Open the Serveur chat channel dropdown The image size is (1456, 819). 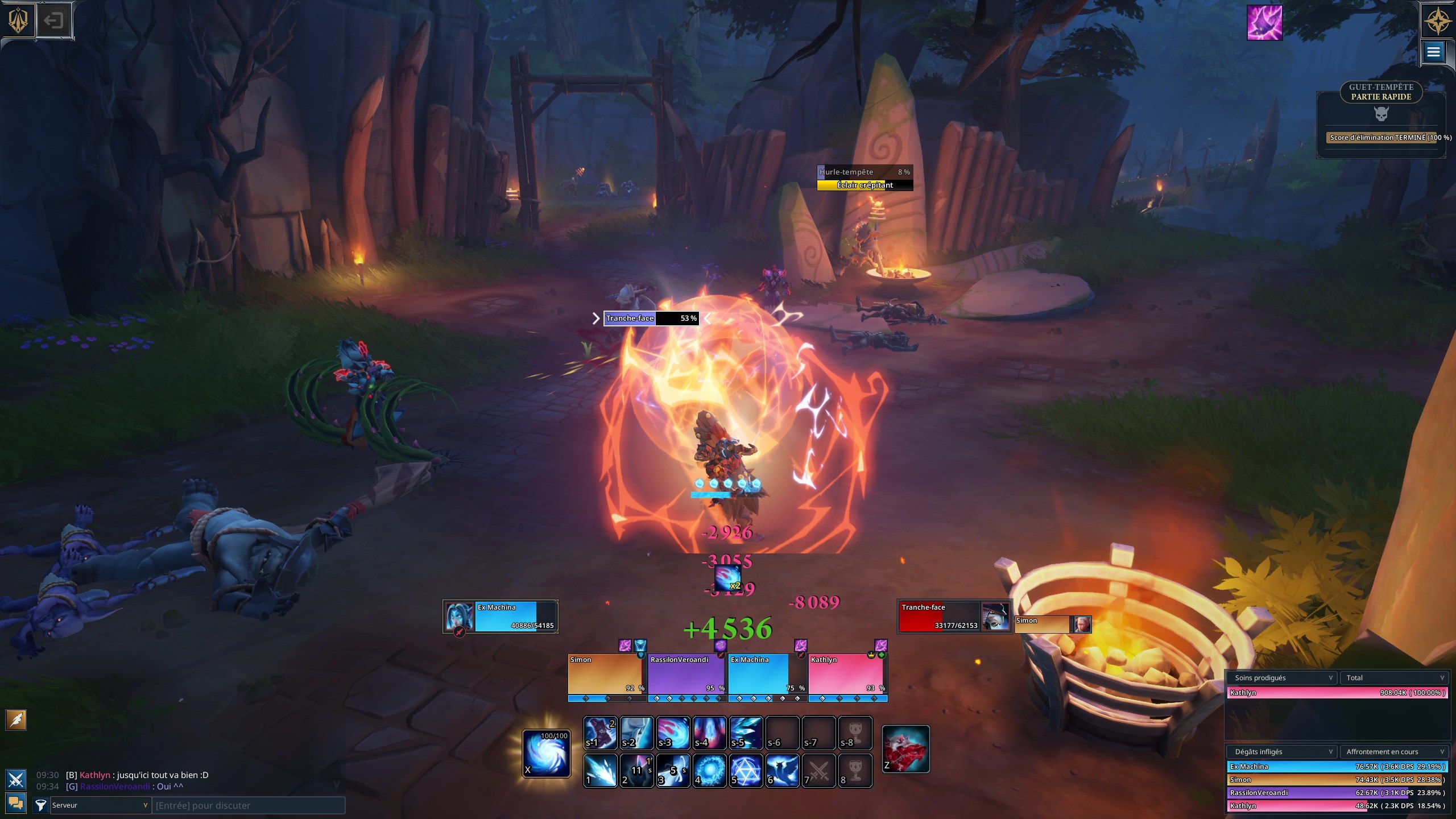[x=100, y=805]
